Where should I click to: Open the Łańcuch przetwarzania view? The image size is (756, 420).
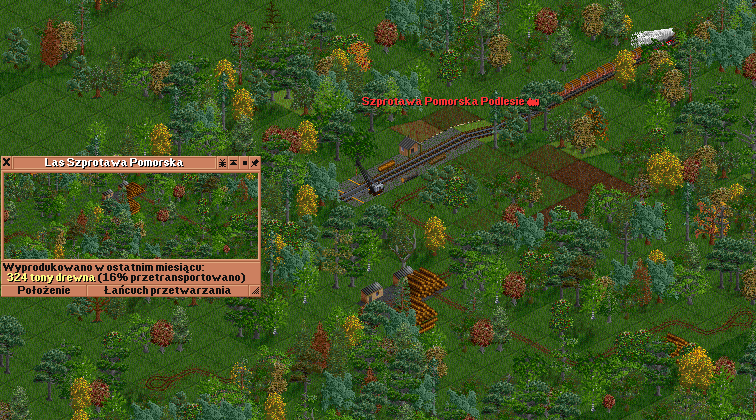167,290
